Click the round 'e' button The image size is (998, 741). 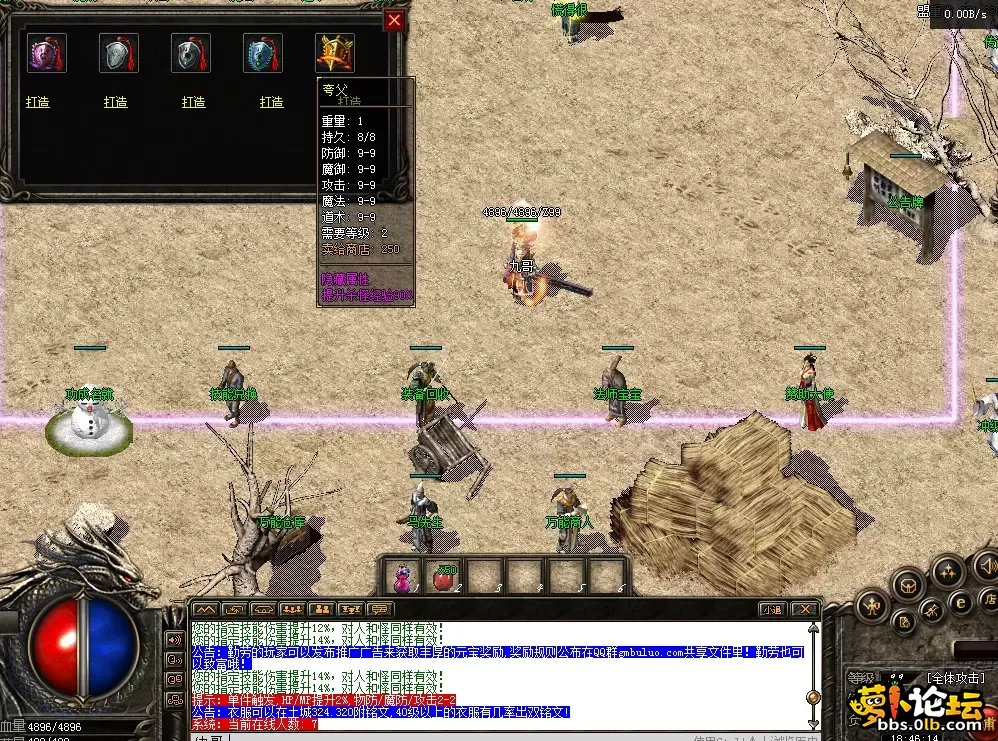coord(959,601)
